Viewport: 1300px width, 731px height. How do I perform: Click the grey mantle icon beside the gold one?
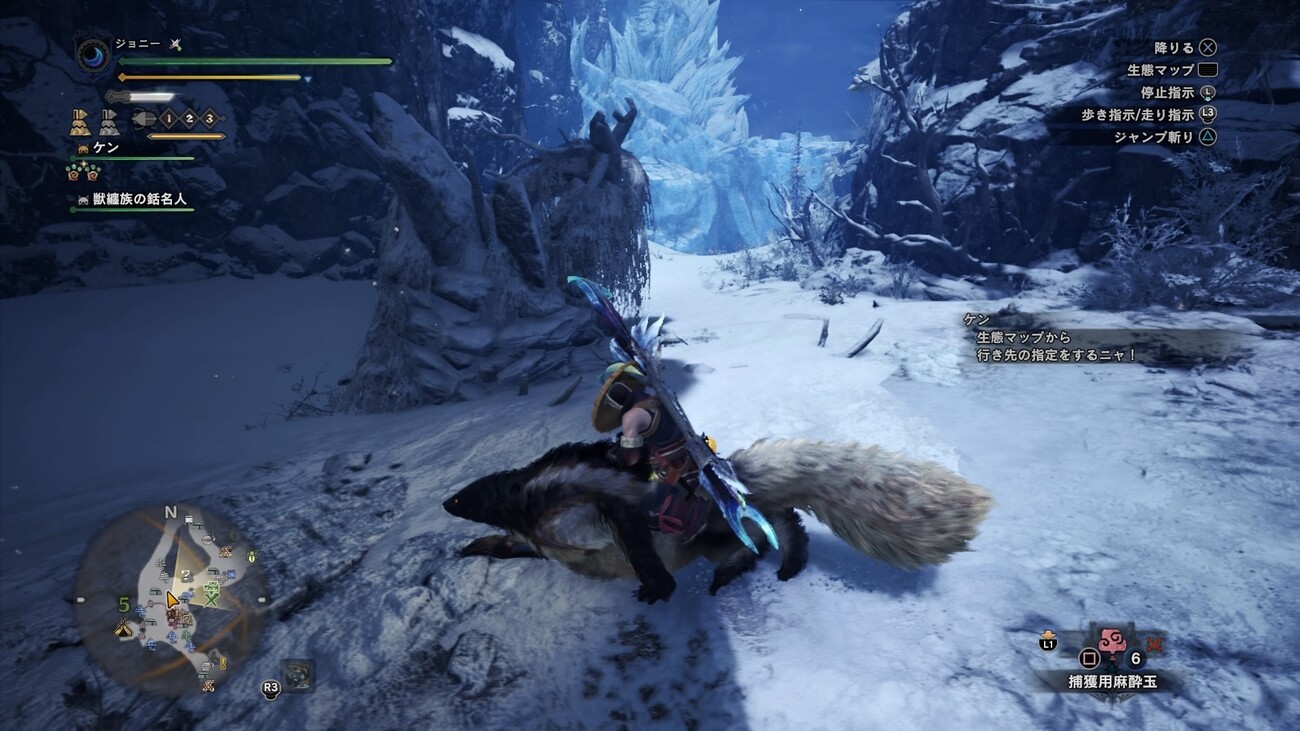108,122
